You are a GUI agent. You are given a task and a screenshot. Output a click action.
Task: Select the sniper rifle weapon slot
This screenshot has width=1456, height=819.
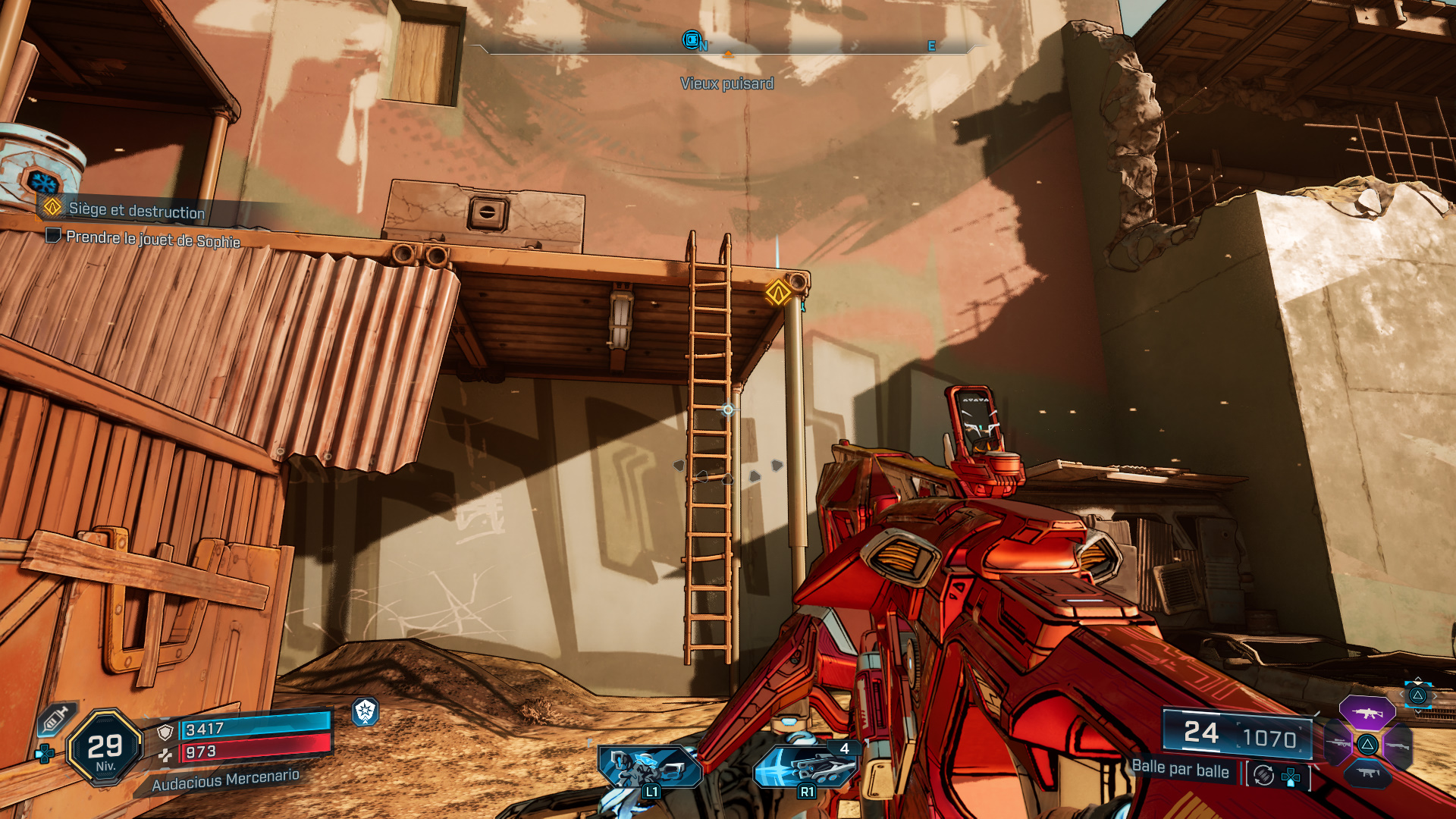point(1337,743)
